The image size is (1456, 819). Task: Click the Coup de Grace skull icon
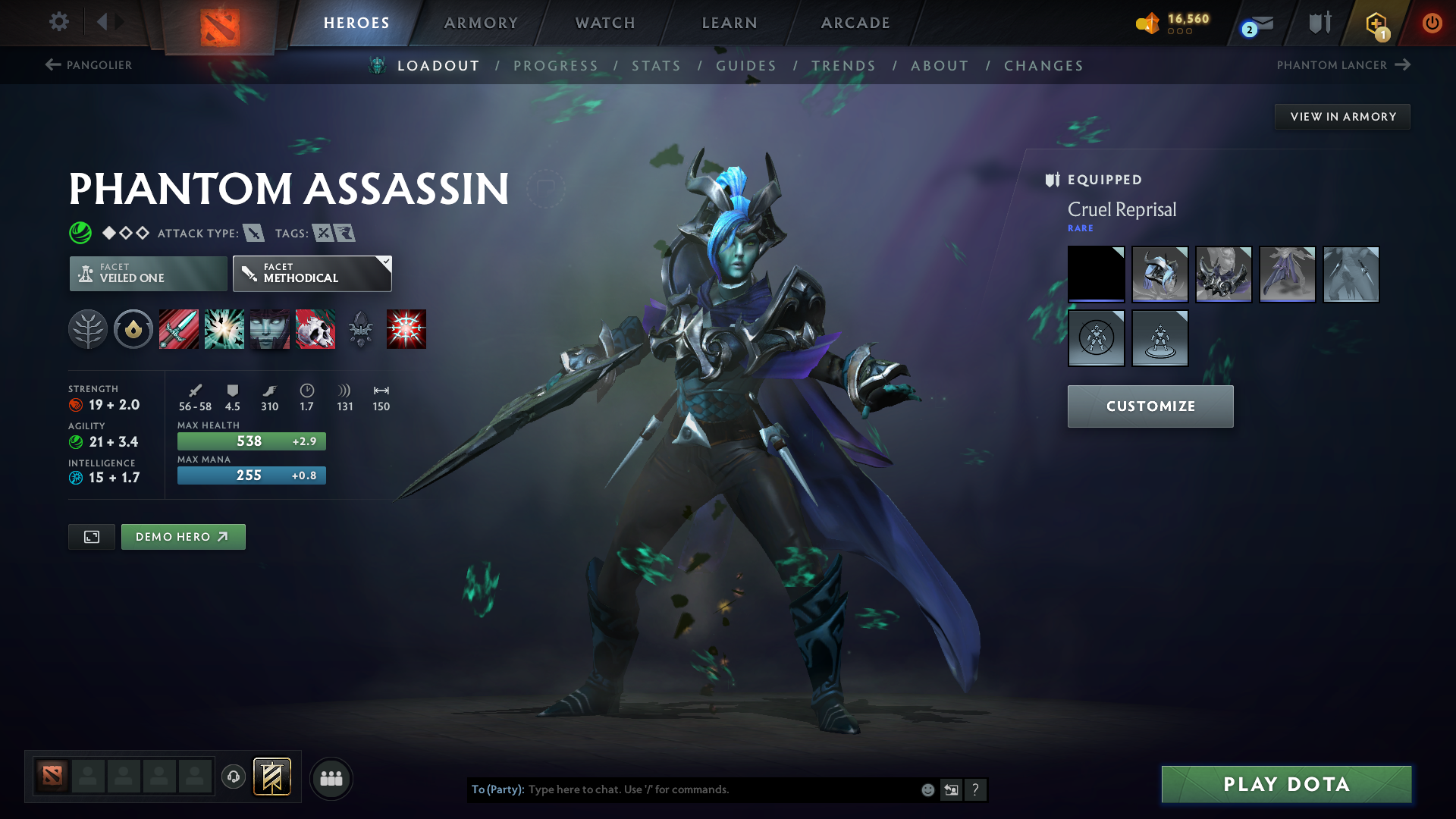click(315, 329)
